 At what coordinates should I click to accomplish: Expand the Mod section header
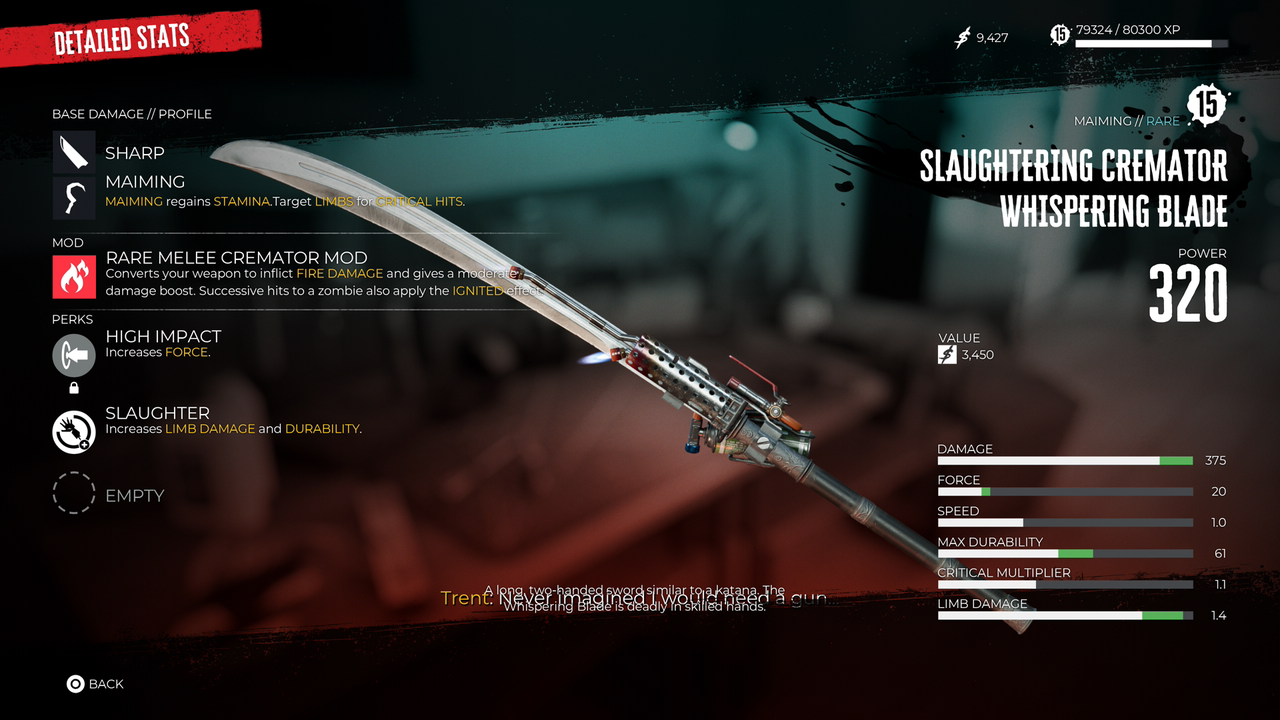click(66, 242)
